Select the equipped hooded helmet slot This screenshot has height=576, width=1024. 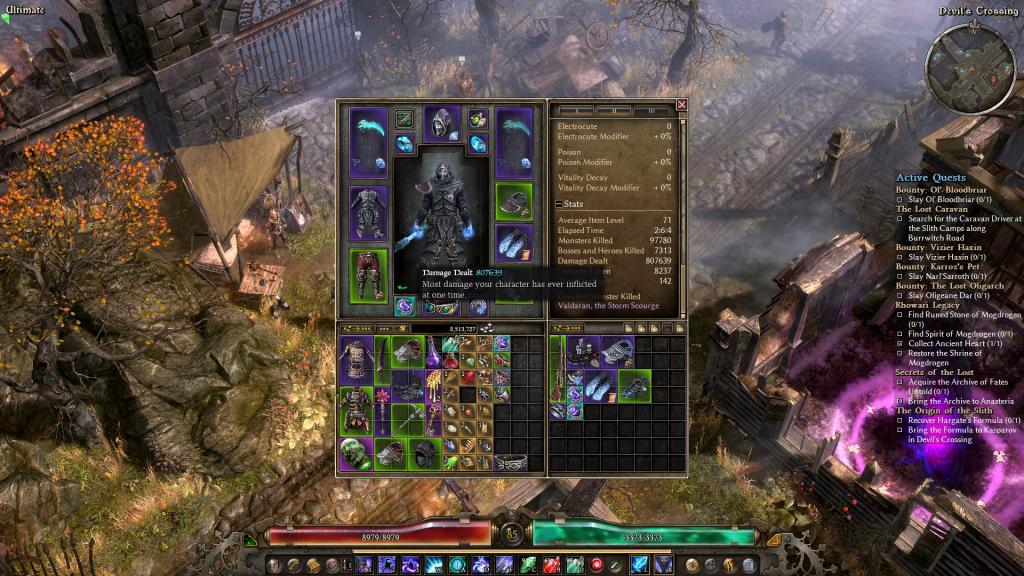pos(442,125)
